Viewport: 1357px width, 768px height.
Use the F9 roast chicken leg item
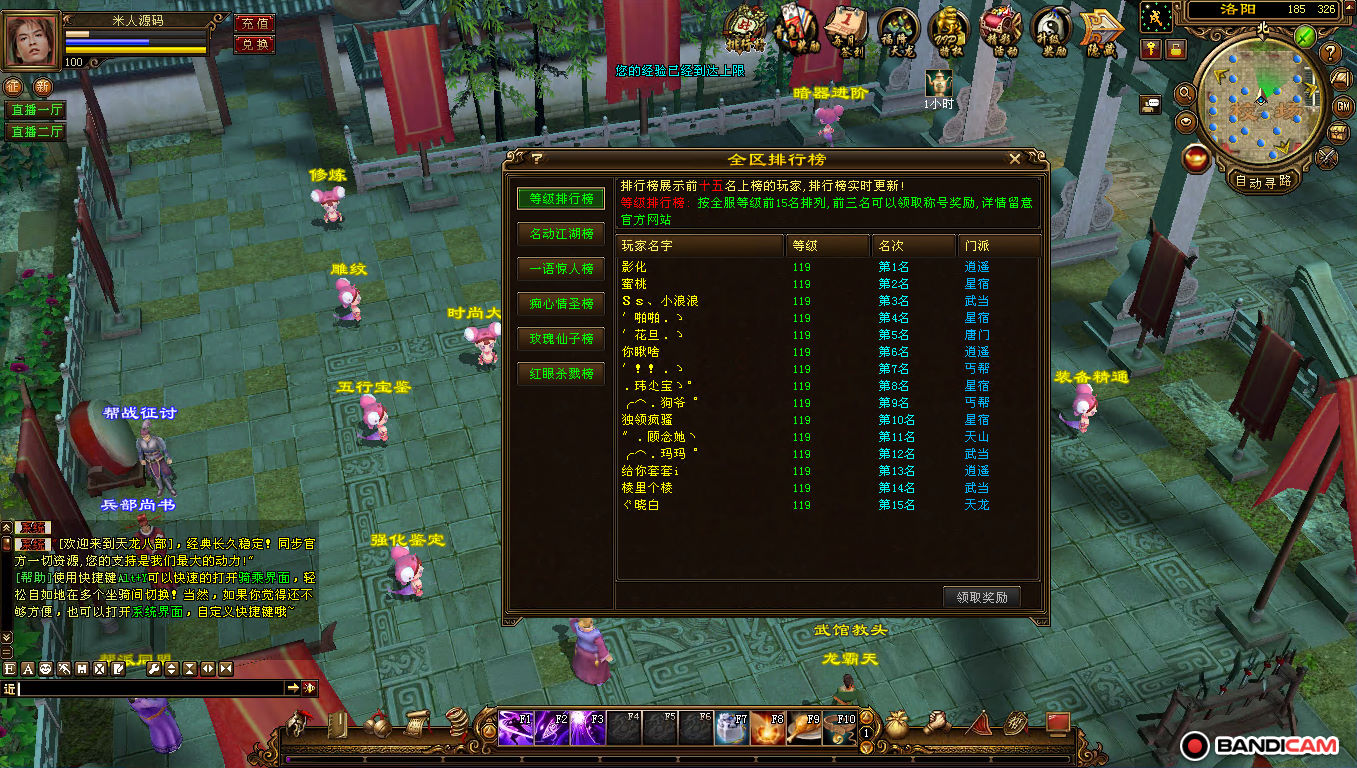click(x=804, y=727)
